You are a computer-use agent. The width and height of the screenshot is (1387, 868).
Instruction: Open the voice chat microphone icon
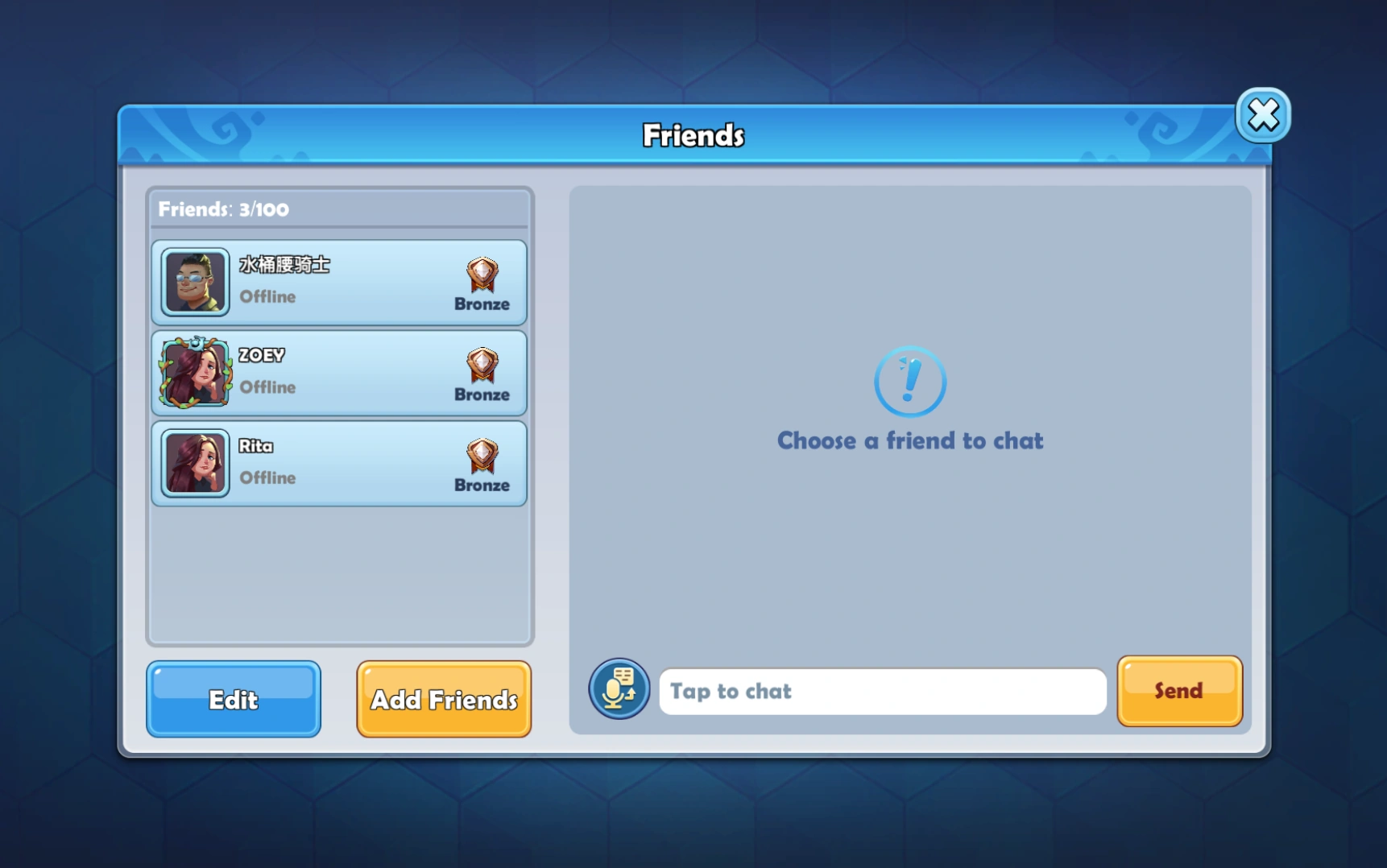tap(619, 690)
